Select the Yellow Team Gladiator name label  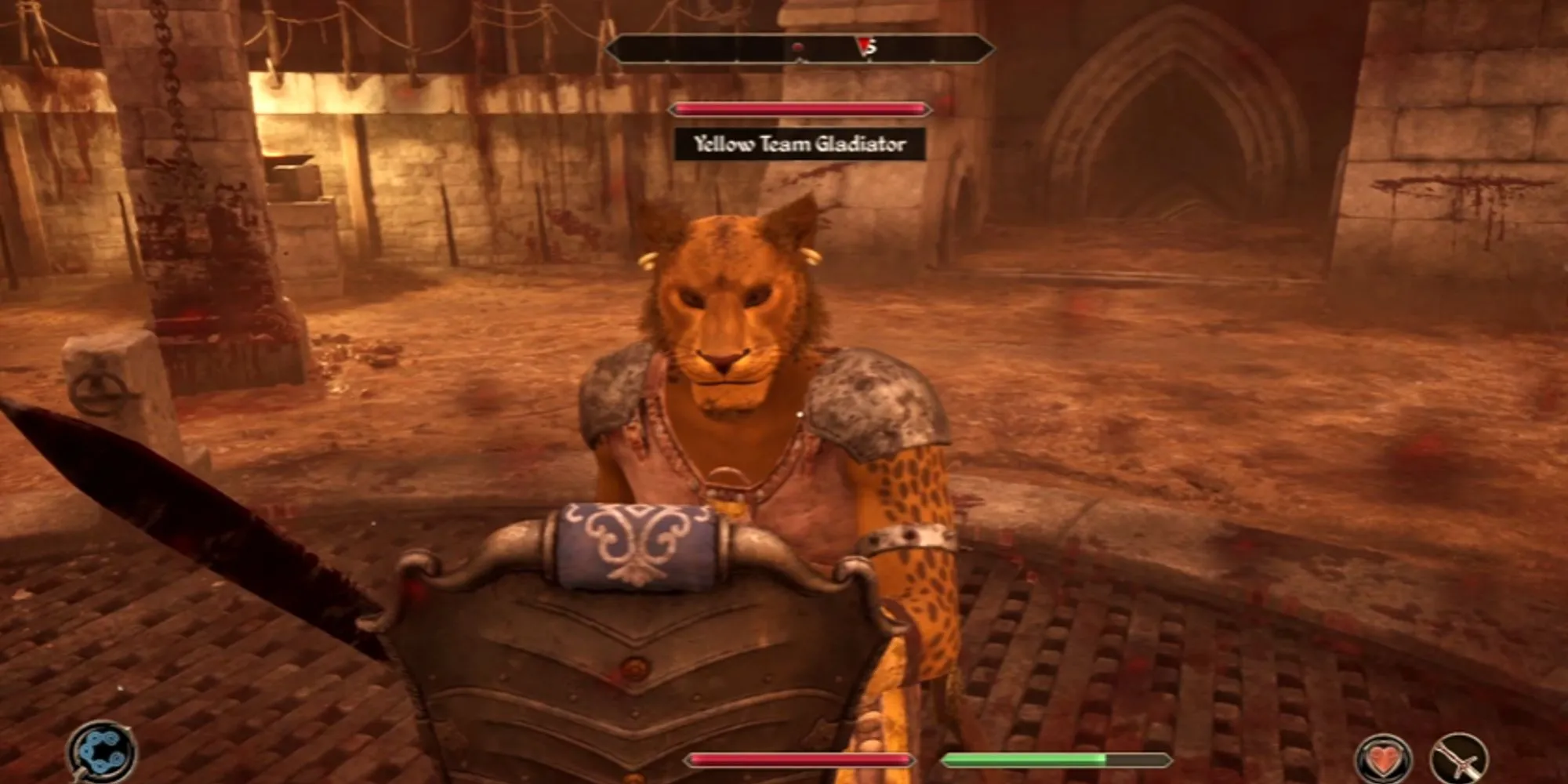(800, 144)
